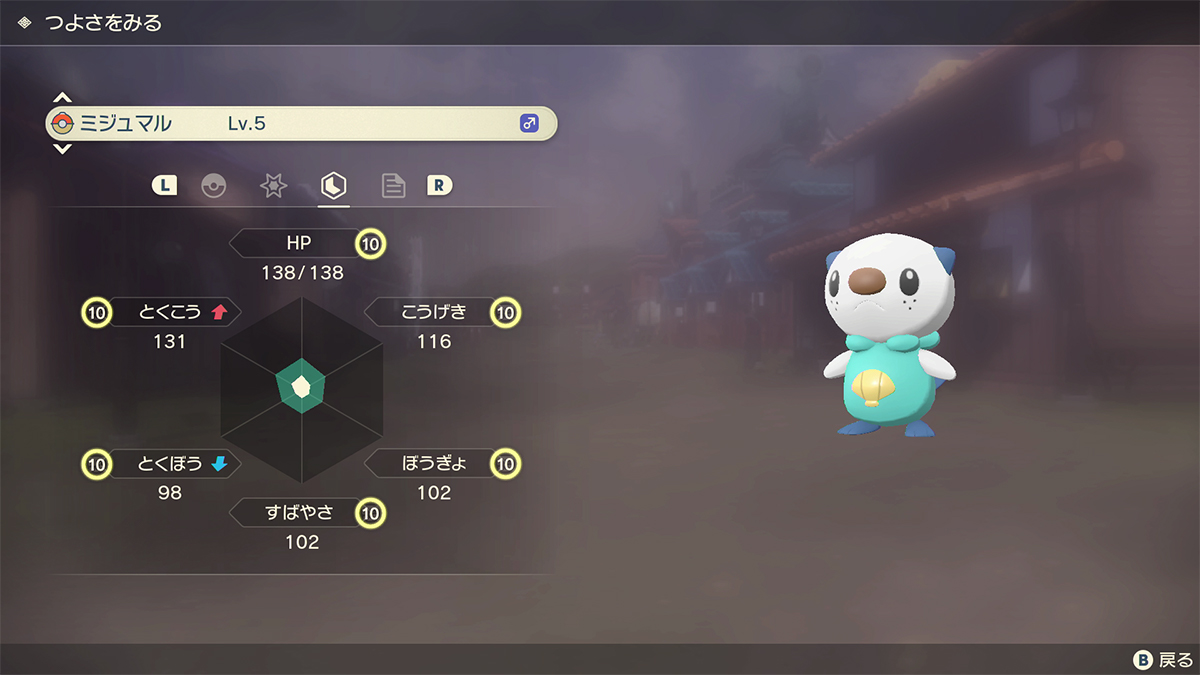Go back with the 戻る button
This screenshot has height=675, width=1200.
pos(1163,660)
